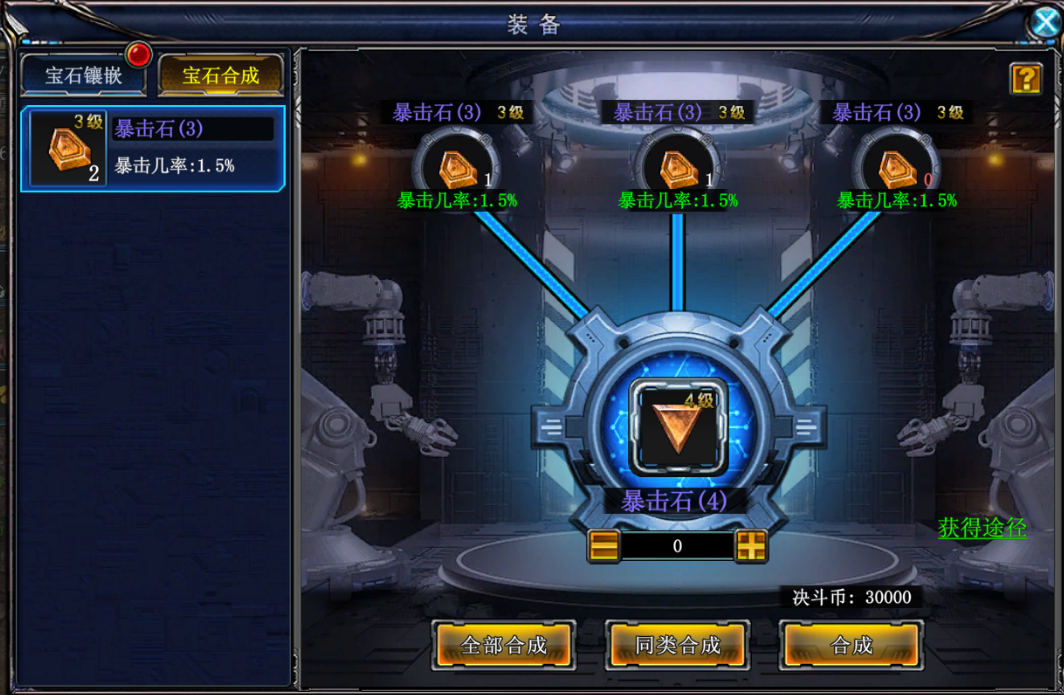Click the 合成 button
The image size is (1064, 695).
851,645
